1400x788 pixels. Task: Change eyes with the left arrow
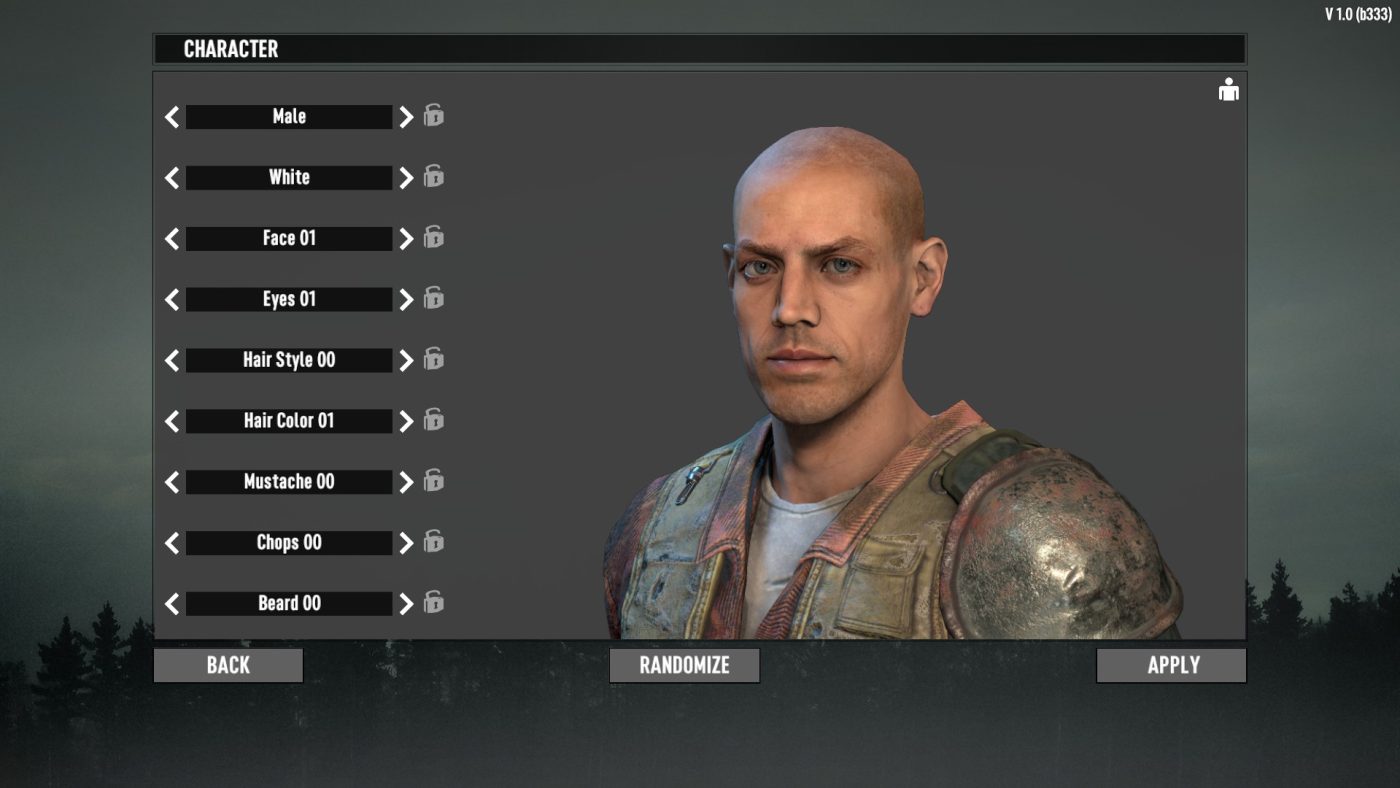[x=171, y=298]
